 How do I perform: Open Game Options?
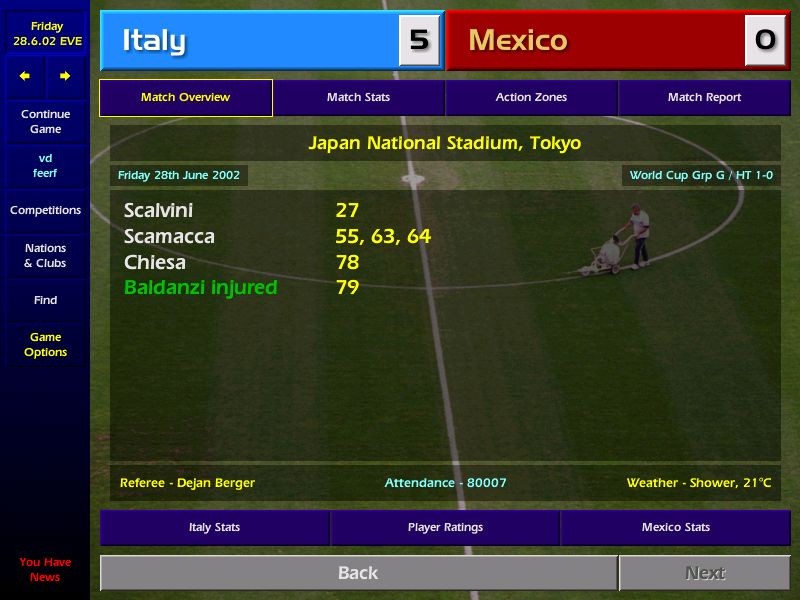pyautogui.click(x=45, y=345)
